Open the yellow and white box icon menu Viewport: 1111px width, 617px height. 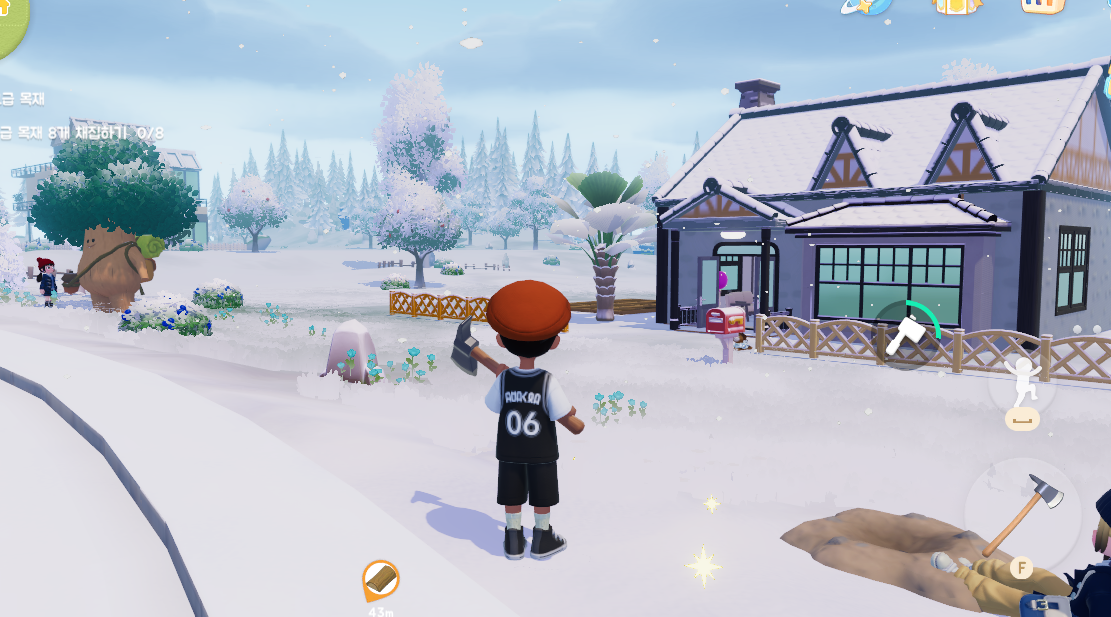click(x=956, y=6)
